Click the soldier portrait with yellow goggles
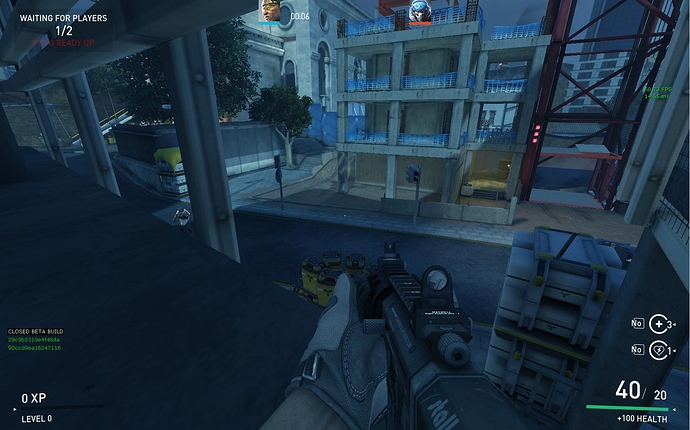The width and height of the screenshot is (690, 430). pyautogui.click(x=271, y=11)
